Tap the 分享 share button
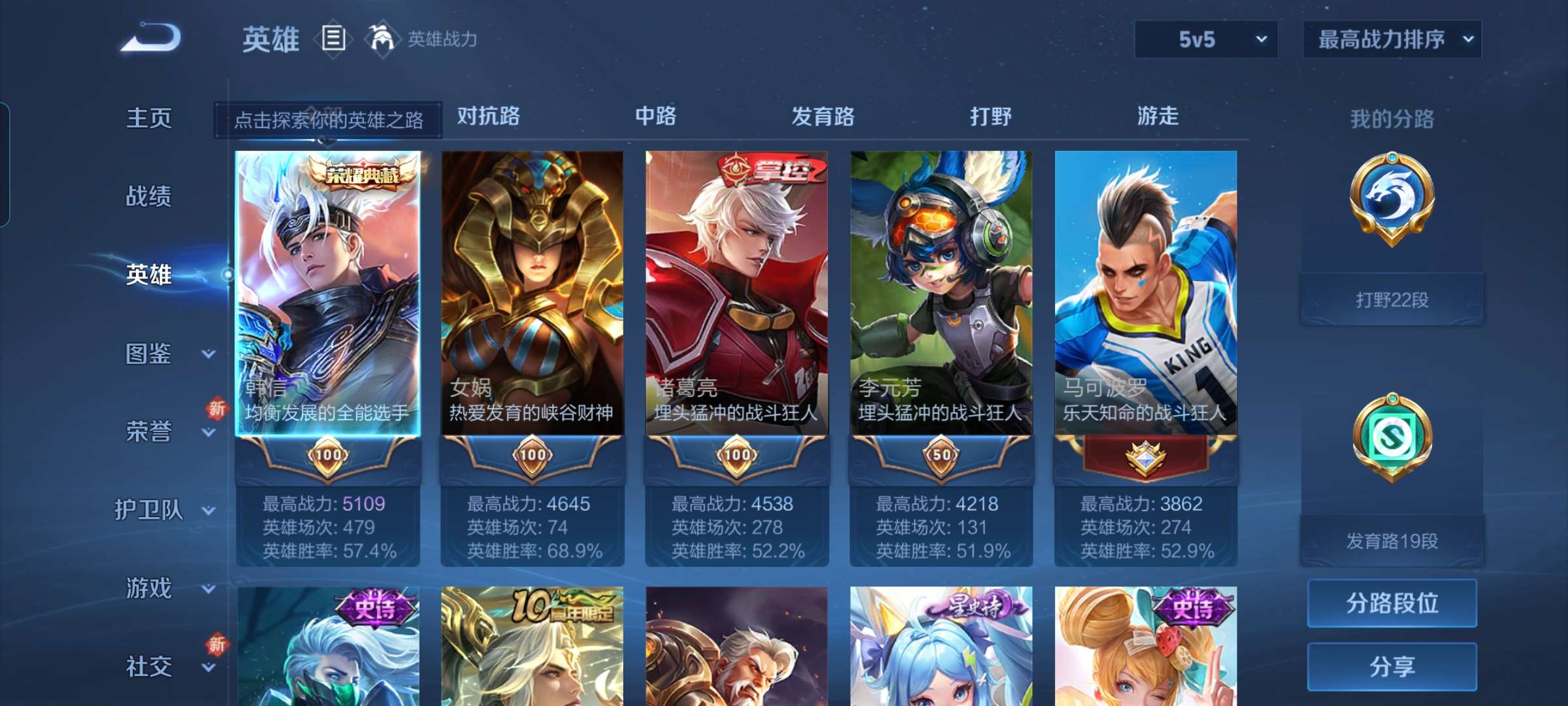The image size is (1568, 706). (x=1392, y=667)
